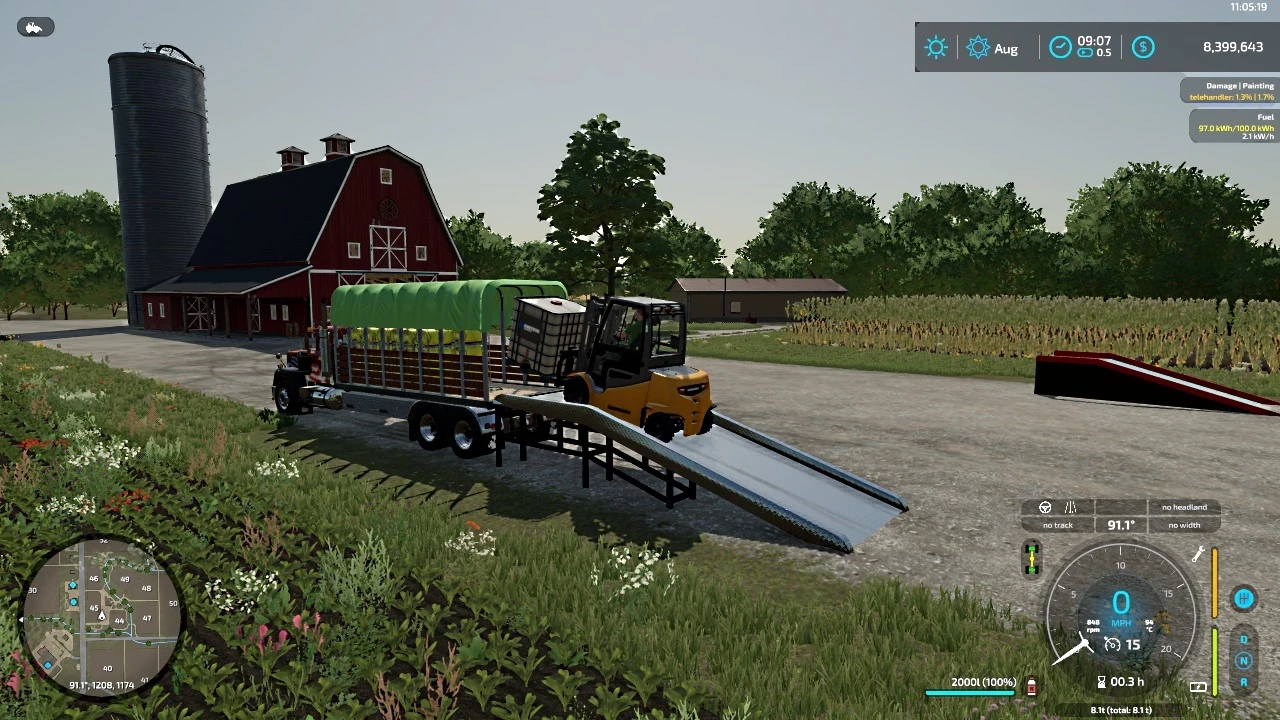
Task: Open the Aug month display
Action: (x=1006, y=48)
